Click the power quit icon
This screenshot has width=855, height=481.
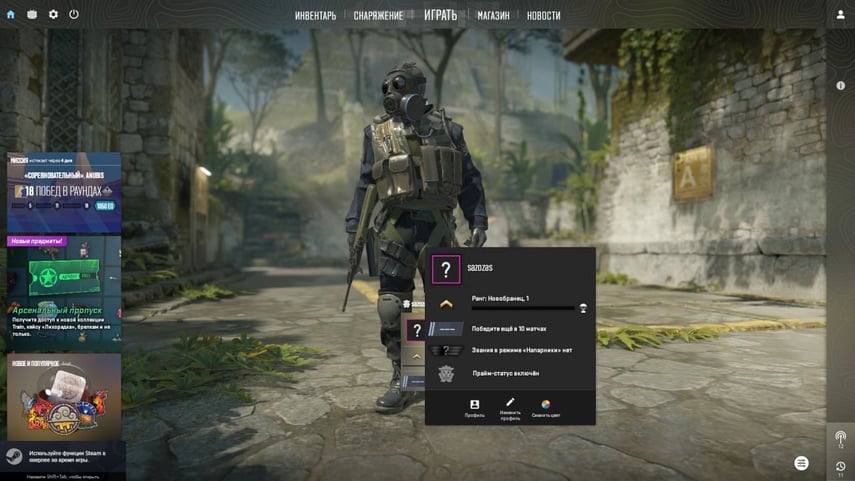(x=74, y=15)
